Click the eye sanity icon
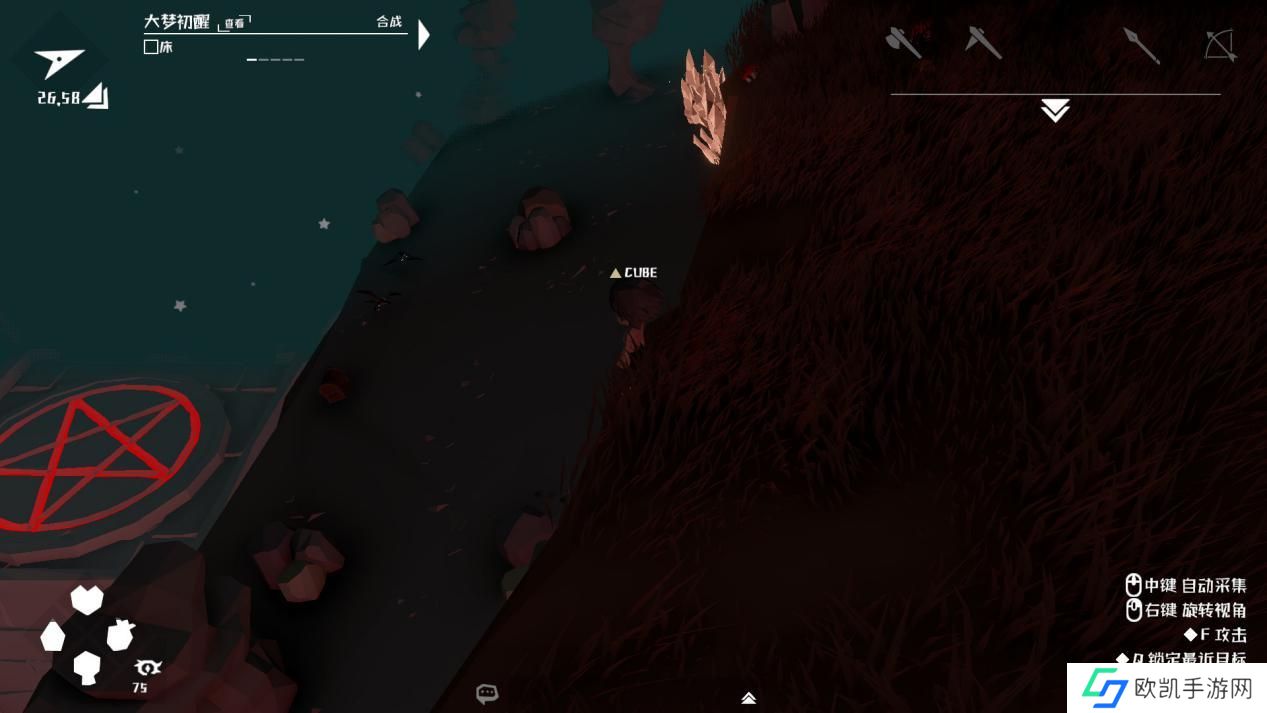This screenshot has height=713, width=1267. [147, 668]
